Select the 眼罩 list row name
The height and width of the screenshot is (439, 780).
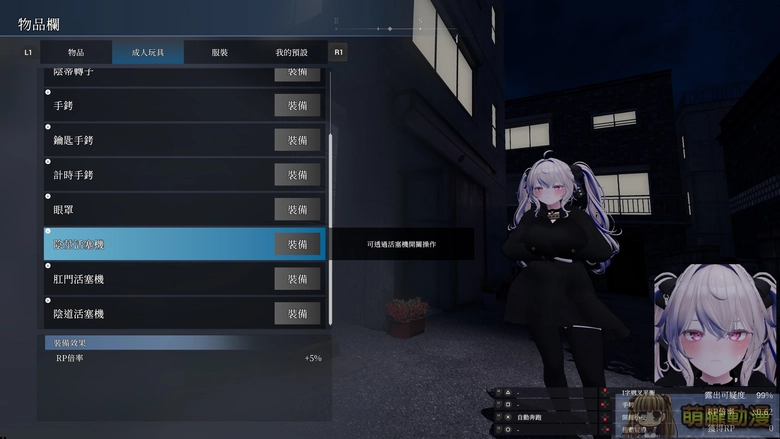(x=64, y=210)
